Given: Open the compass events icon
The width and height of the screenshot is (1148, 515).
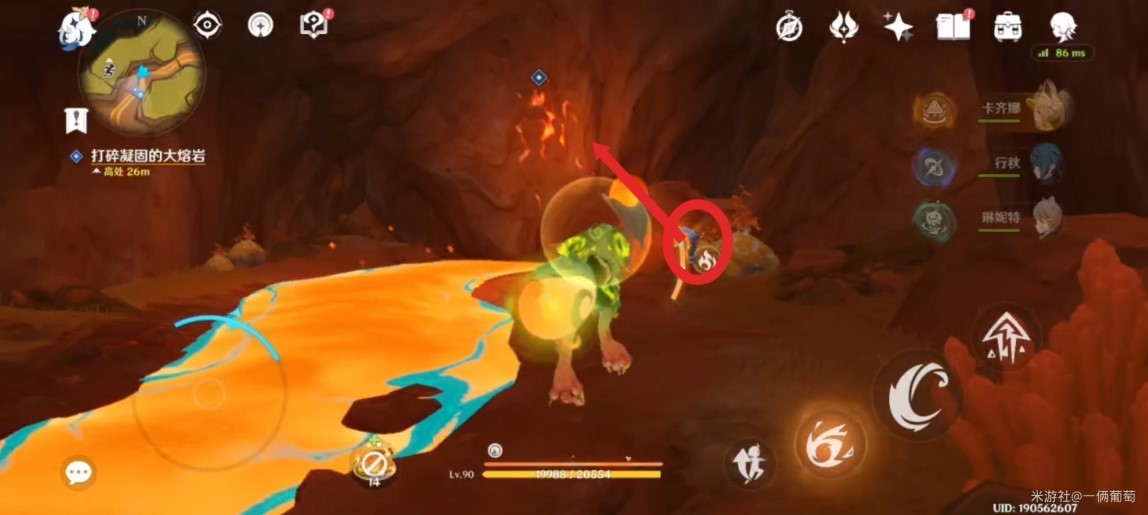Looking at the screenshot, I should click(789, 27).
